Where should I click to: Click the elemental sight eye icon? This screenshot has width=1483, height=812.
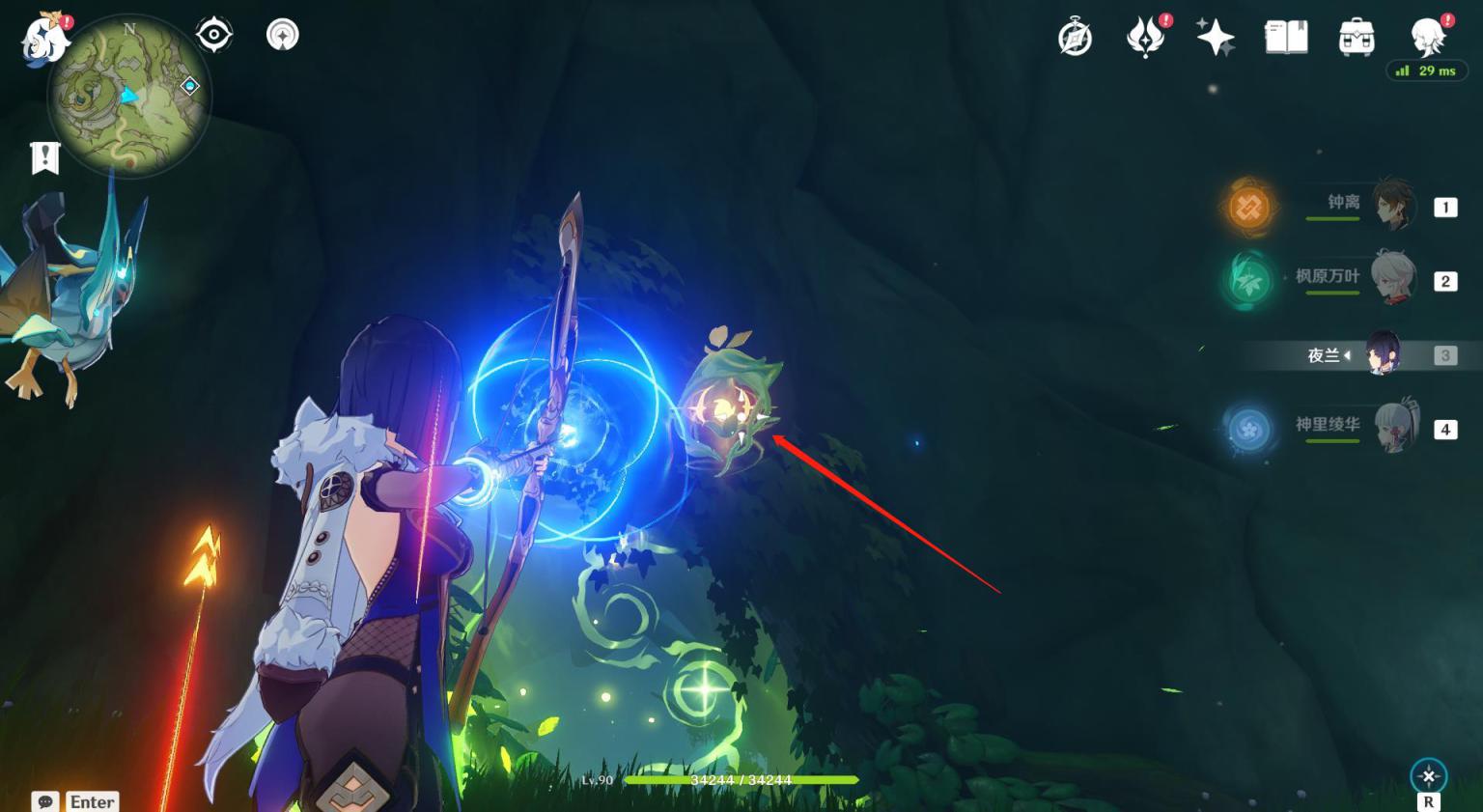click(x=213, y=36)
